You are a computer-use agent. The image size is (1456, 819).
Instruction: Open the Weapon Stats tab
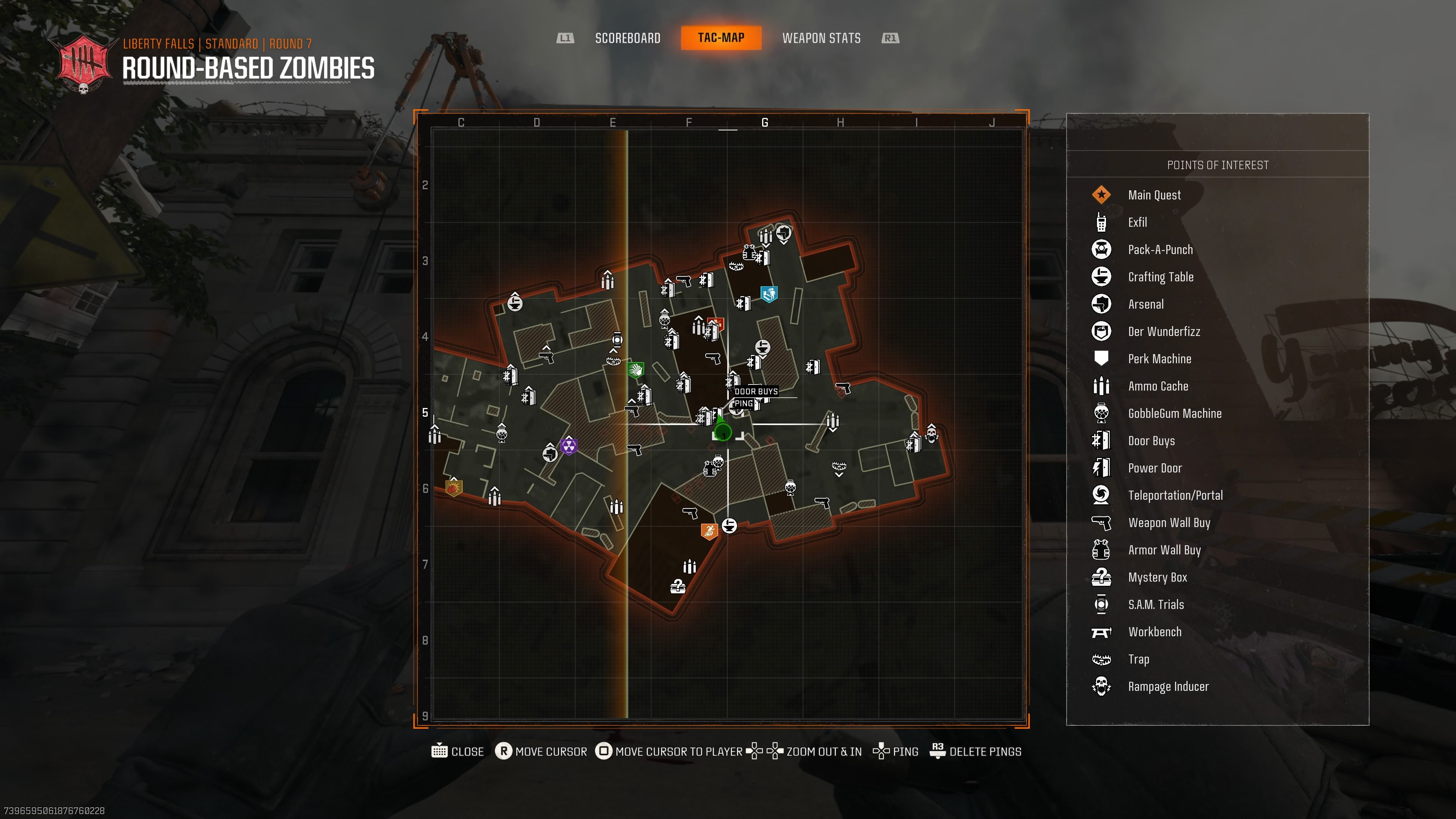point(821,38)
